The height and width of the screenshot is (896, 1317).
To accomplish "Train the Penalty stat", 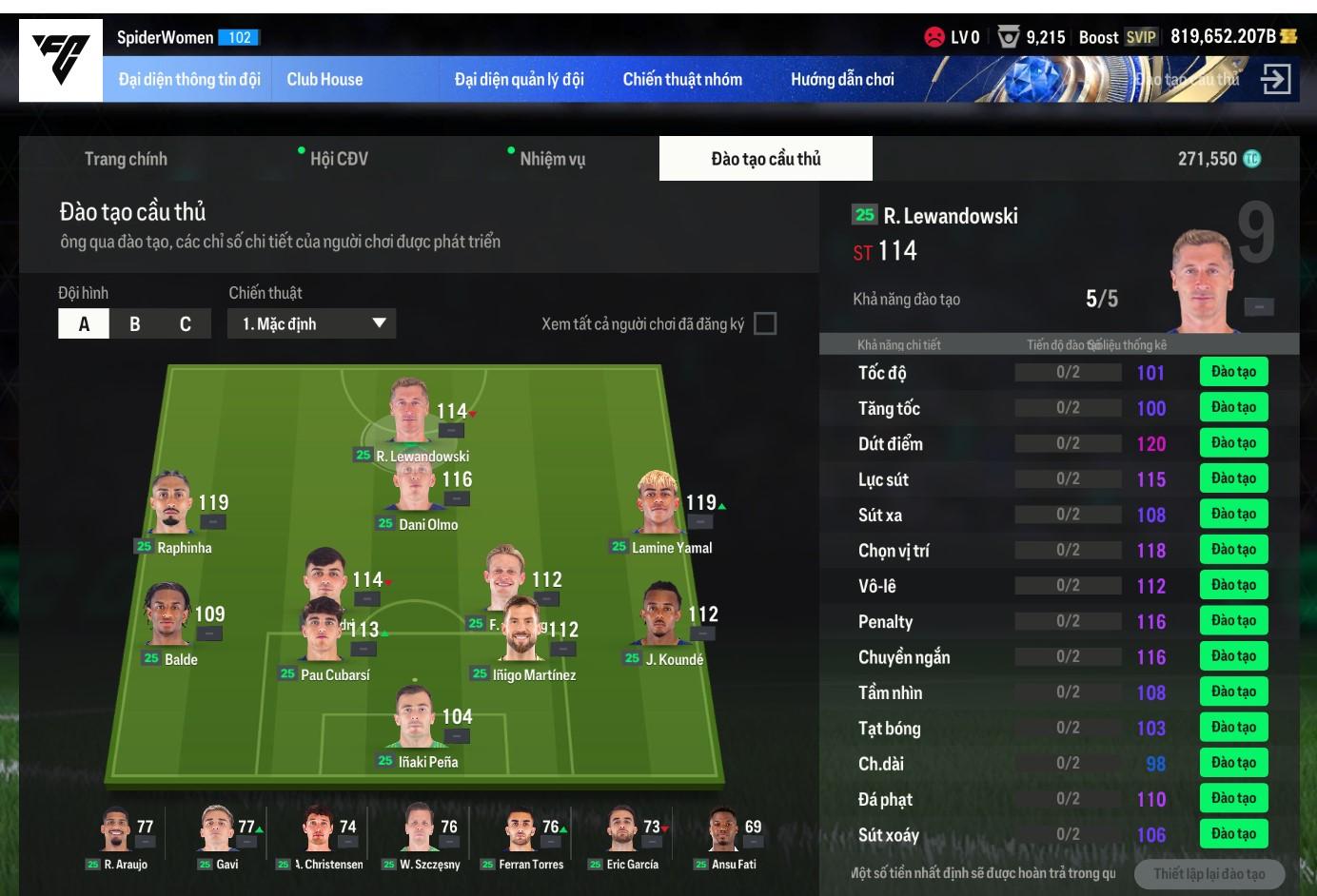I will 1233,621.
